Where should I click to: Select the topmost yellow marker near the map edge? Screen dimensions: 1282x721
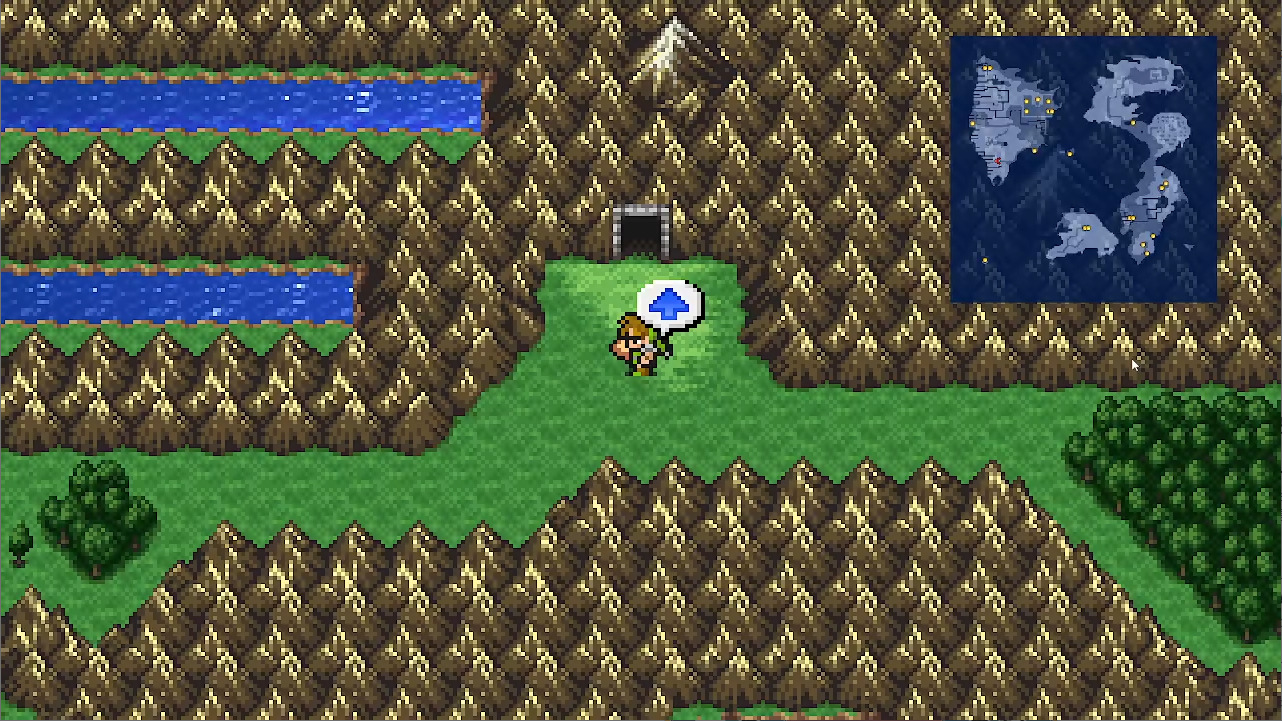987,67
